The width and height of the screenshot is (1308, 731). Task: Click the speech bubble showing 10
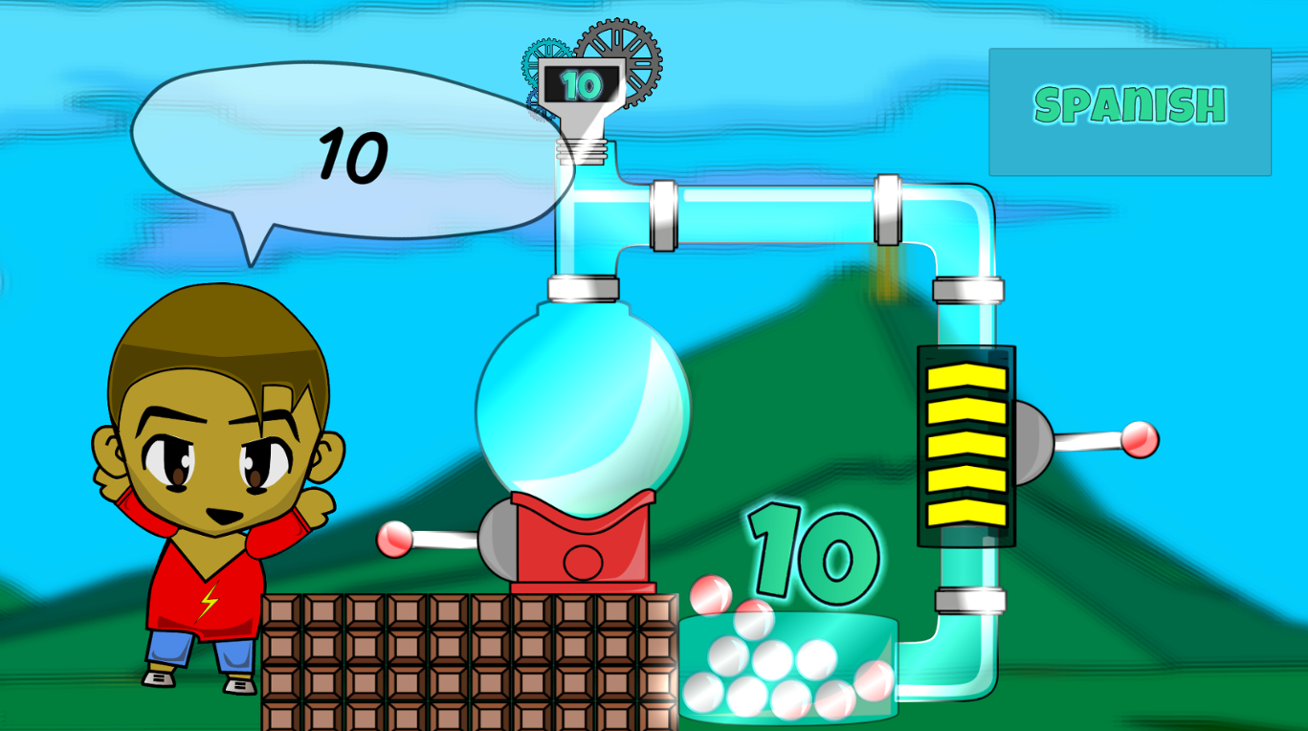coord(348,150)
